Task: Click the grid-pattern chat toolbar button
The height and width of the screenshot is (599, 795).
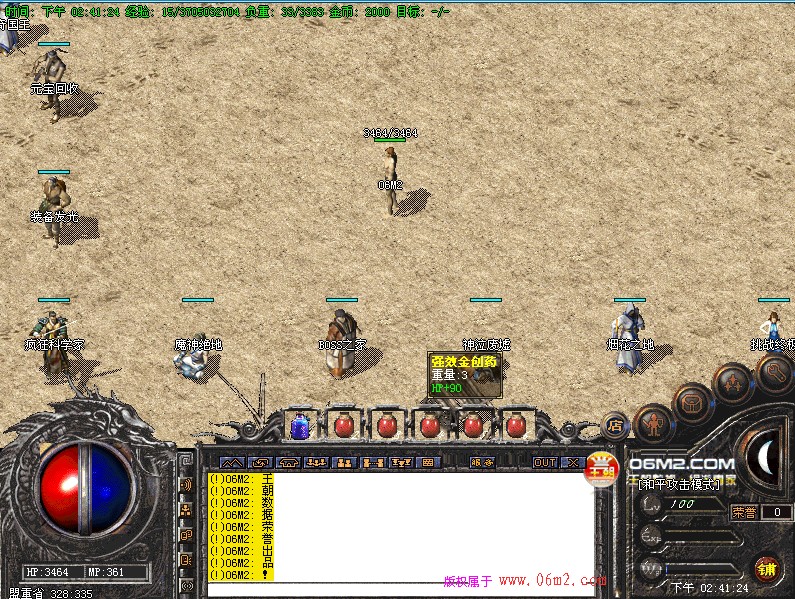Action: [x=428, y=463]
